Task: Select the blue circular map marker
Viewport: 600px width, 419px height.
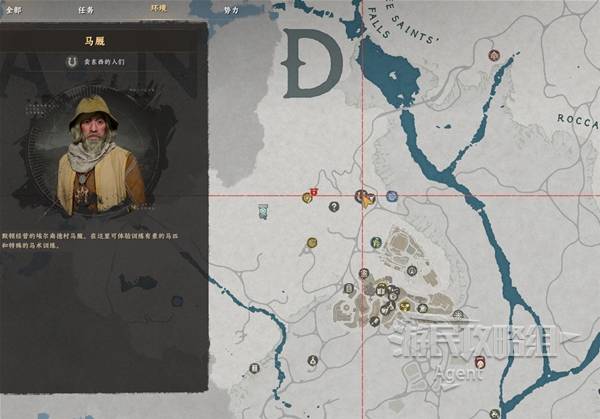Action: tap(392, 197)
